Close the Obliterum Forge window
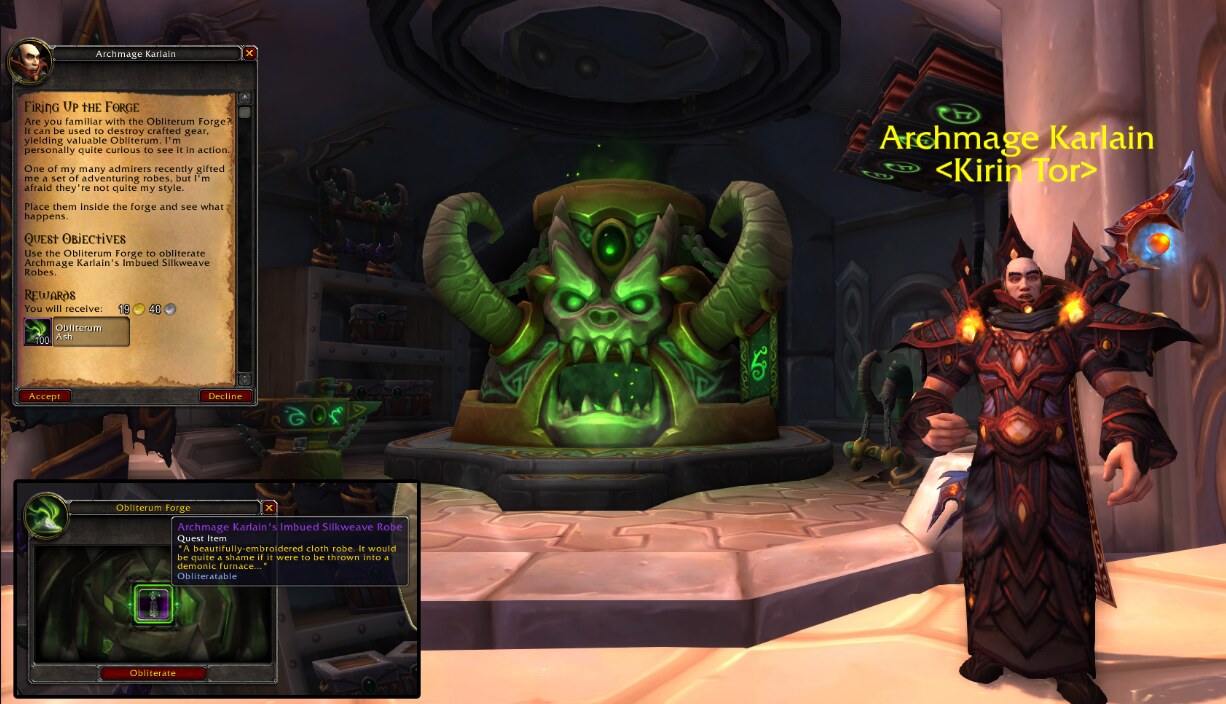Viewport: 1226px width, 704px height. coord(269,508)
